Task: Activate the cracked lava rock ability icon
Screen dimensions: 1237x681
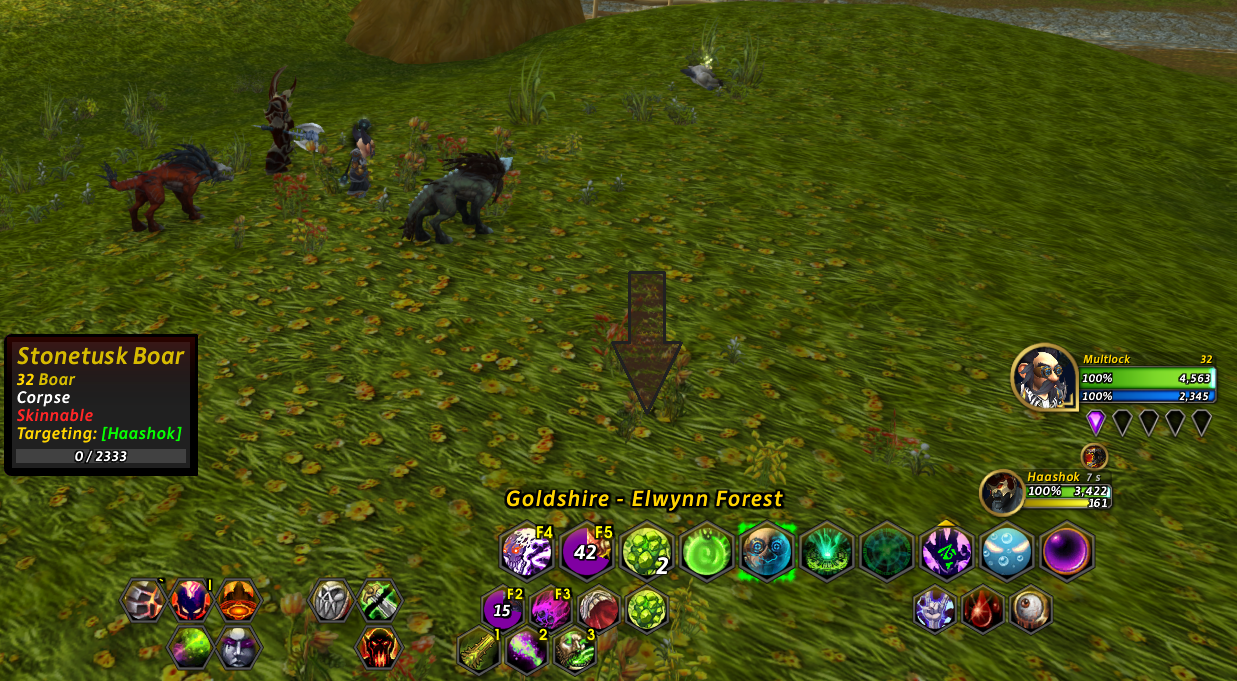Action: (x=143, y=601)
